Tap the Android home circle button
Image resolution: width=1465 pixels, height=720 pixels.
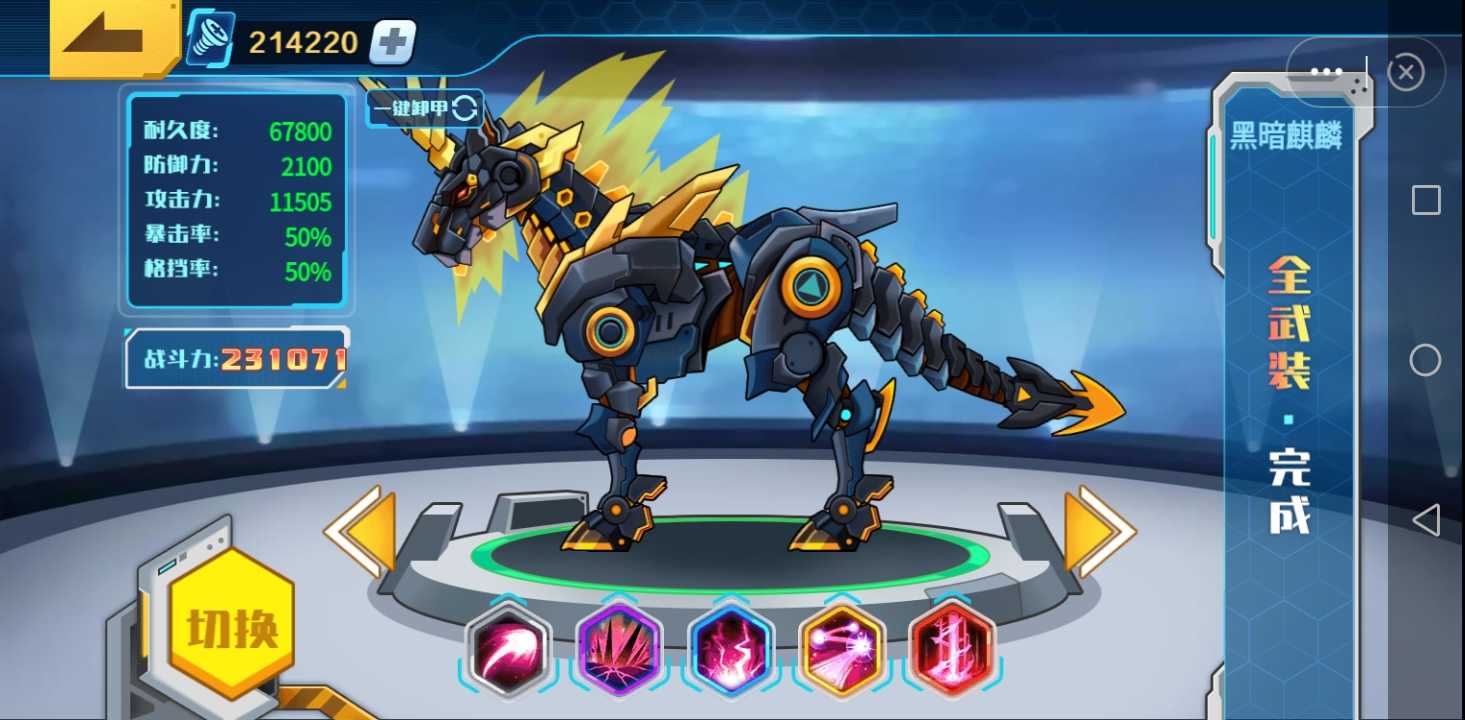[x=1425, y=360]
